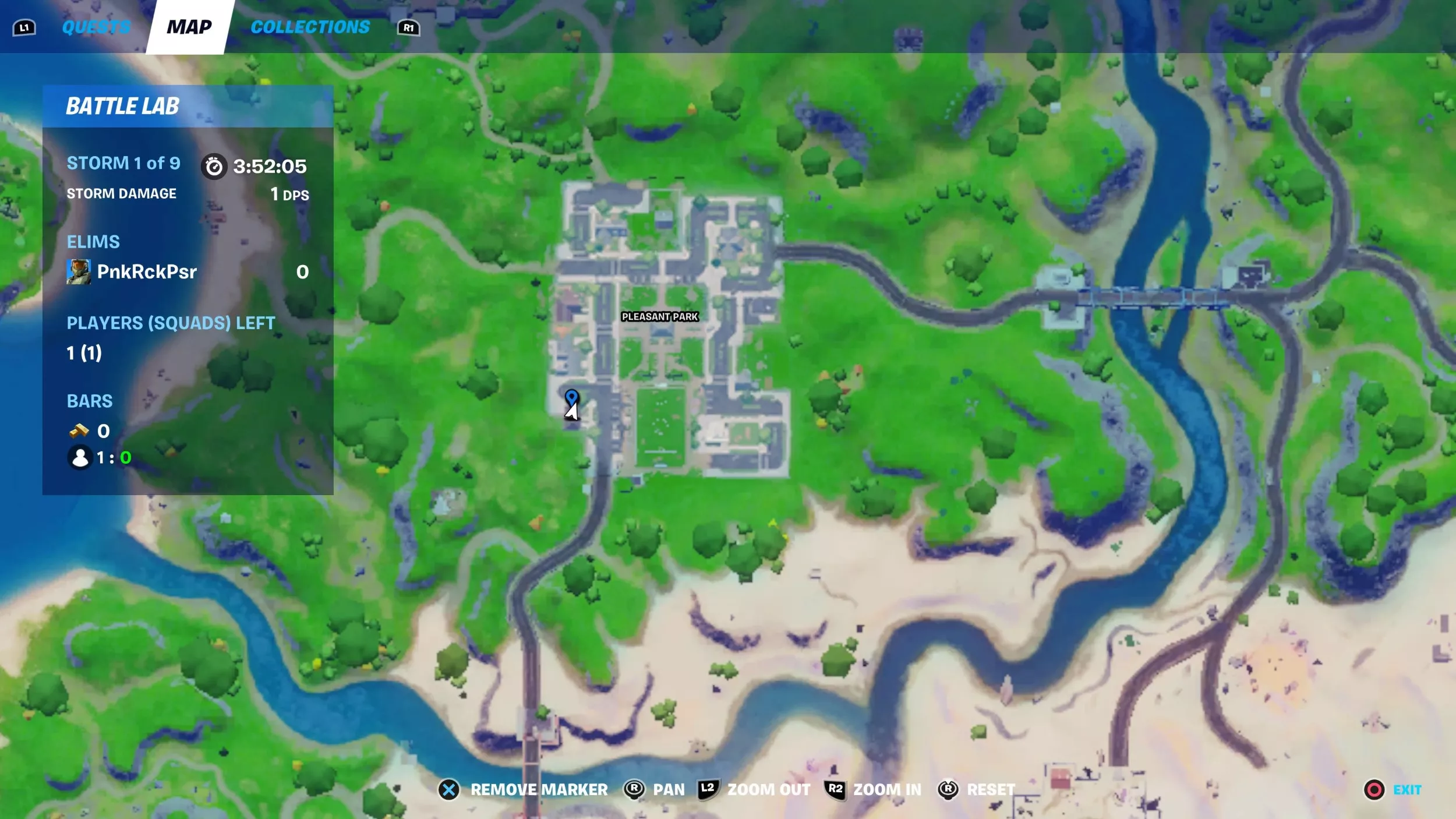Click the Pleasant Park location label
Image resolution: width=1456 pixels, height=819 pixels.
point(659,317)
